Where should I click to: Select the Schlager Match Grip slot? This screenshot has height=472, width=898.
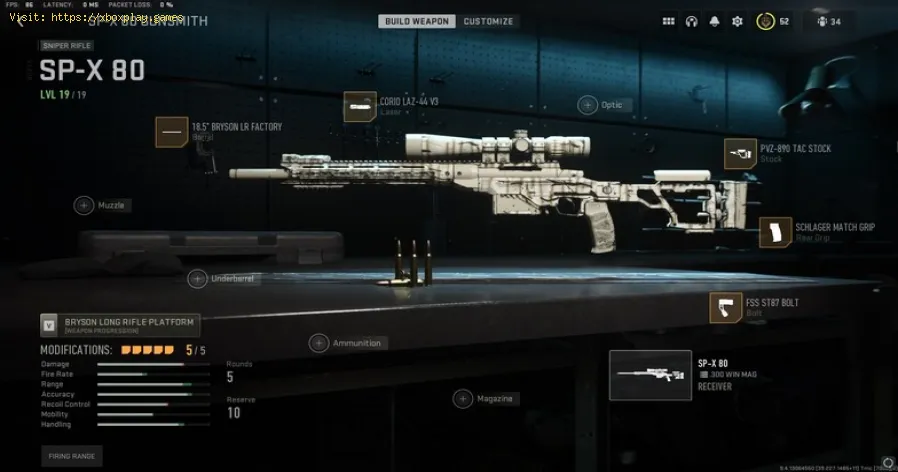[776, 232]
